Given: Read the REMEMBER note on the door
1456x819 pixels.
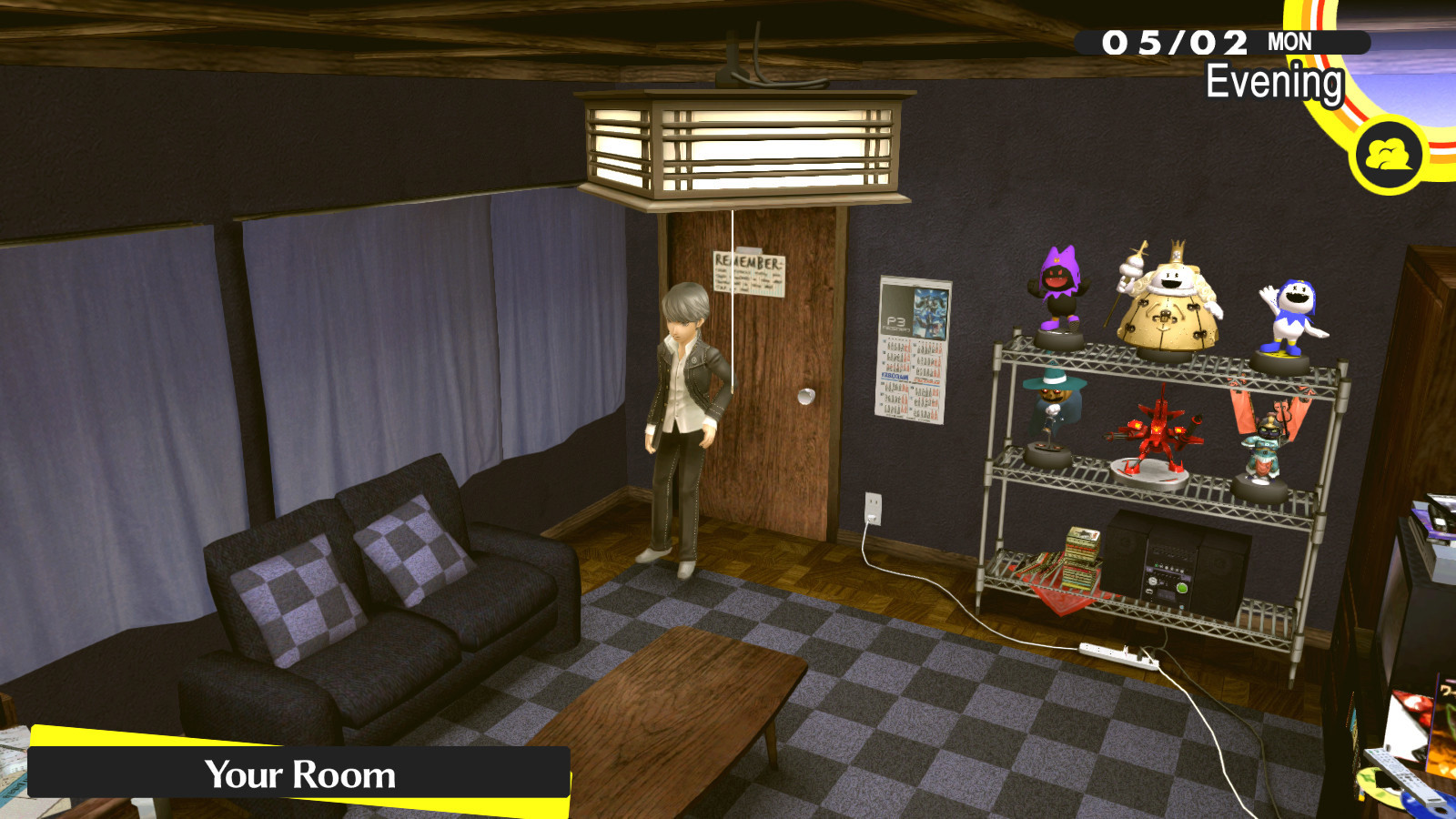Looking at the screenshot, I should pyautogui.click(x=748, y=273).
